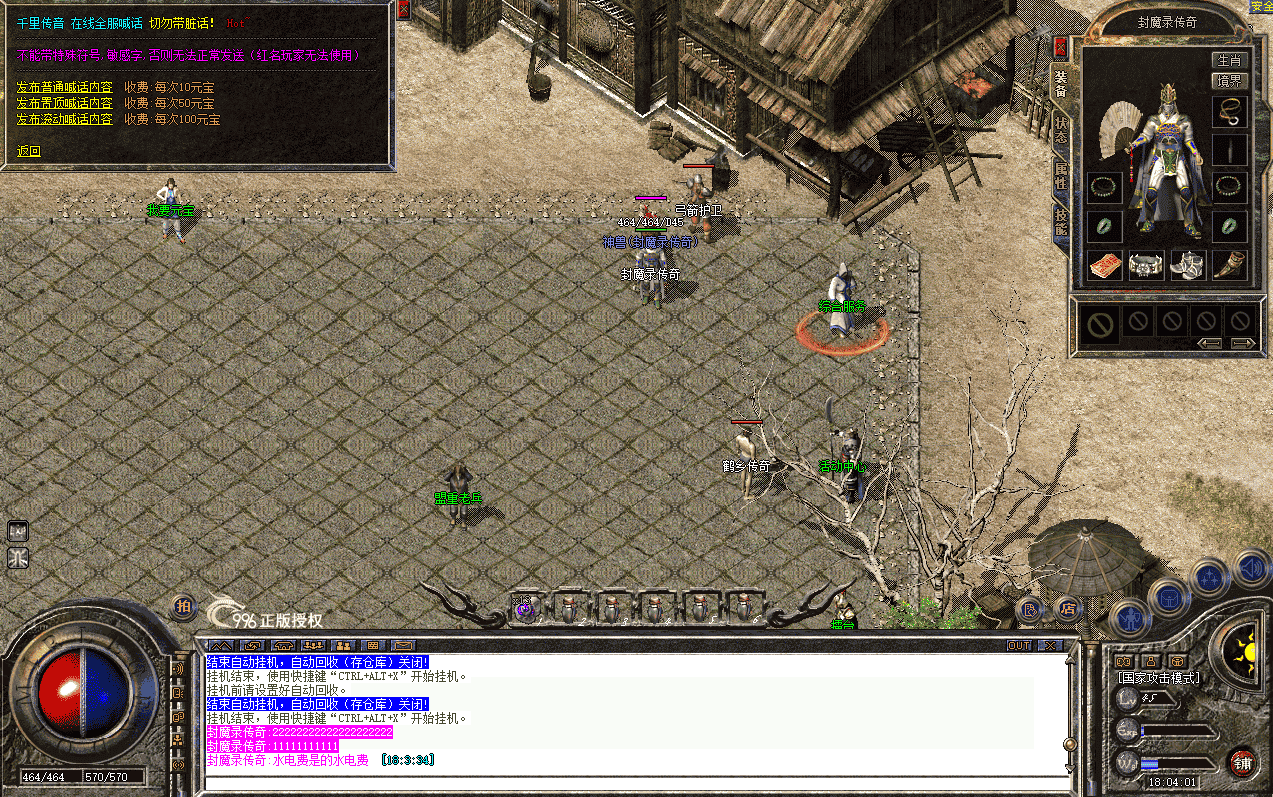Choose 发布滚动喊话内容 option

point(64,119)
